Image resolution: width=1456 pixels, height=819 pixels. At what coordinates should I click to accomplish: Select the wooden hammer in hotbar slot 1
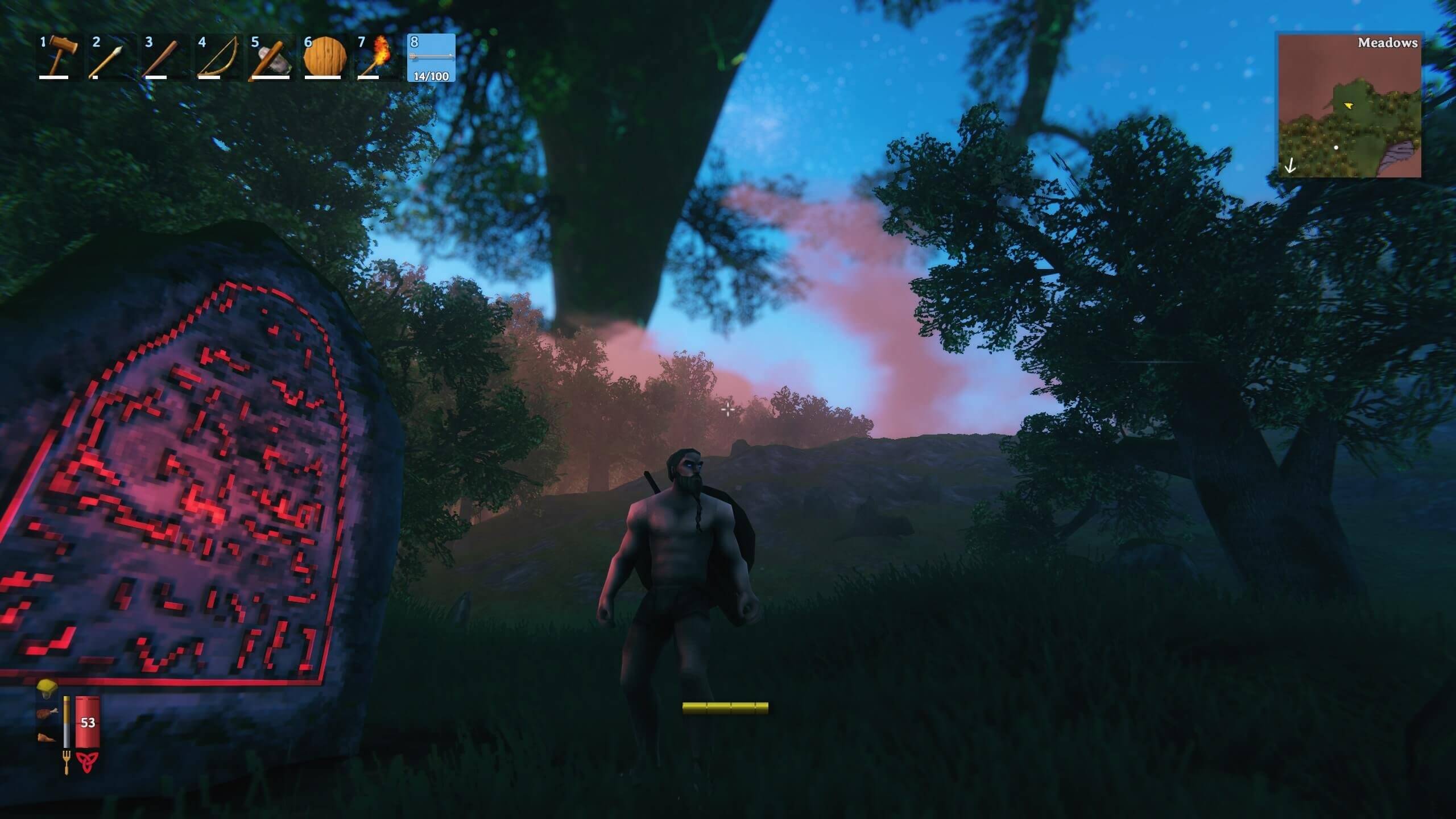(x=54, y=57)
